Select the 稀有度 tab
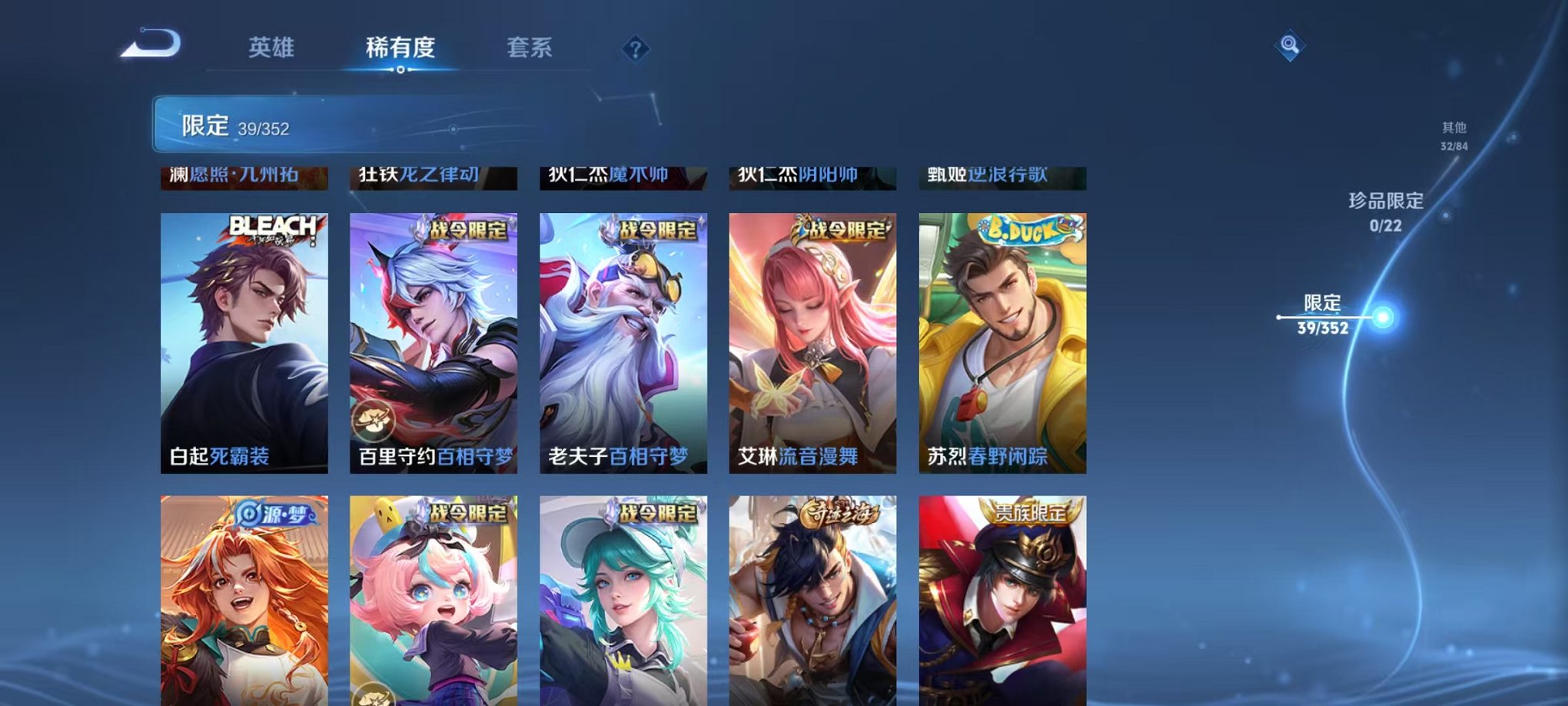Image resolution: width=1568 pixels, height=706 pixels. point(401,46)
